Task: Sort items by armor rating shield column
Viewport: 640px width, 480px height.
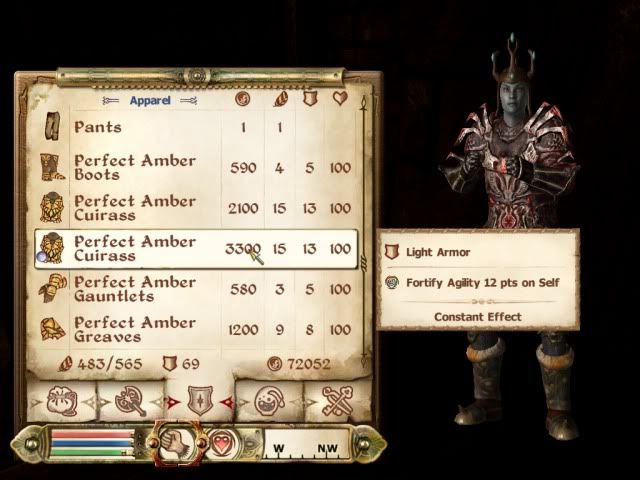Action: point(310,99)
